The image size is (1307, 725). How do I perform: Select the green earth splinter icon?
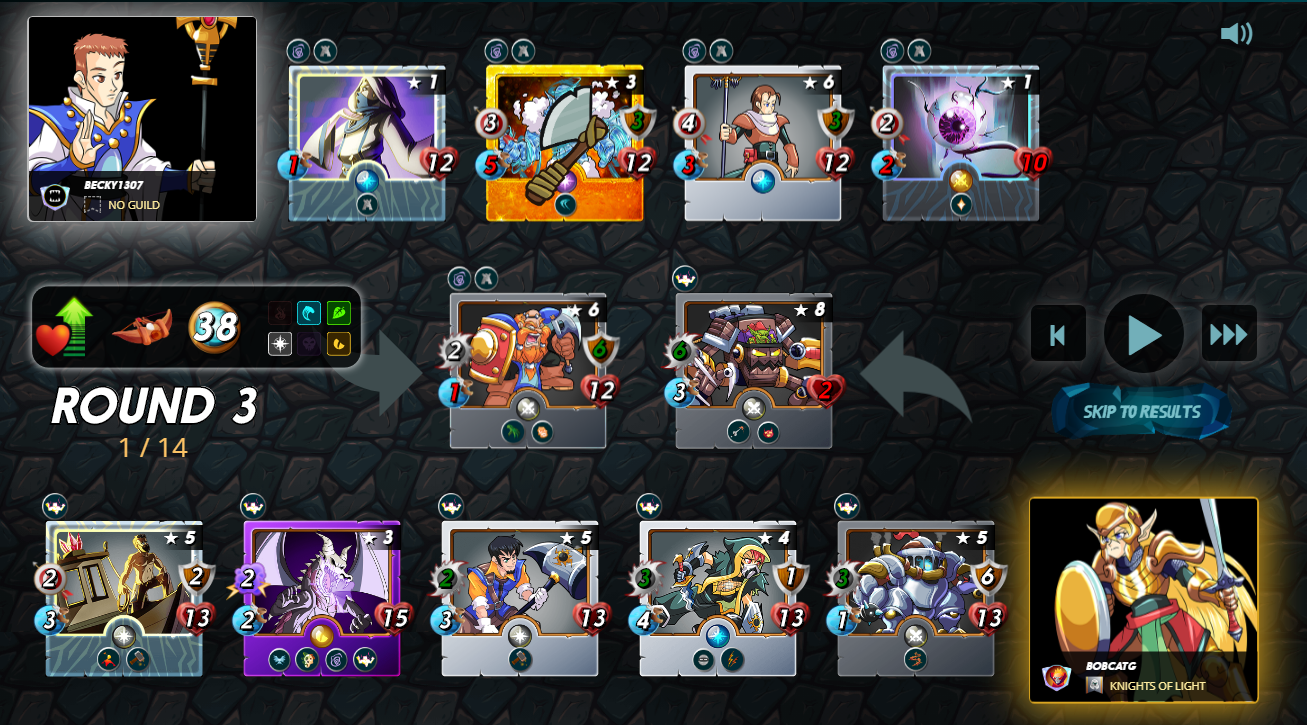tap(339, 313)
